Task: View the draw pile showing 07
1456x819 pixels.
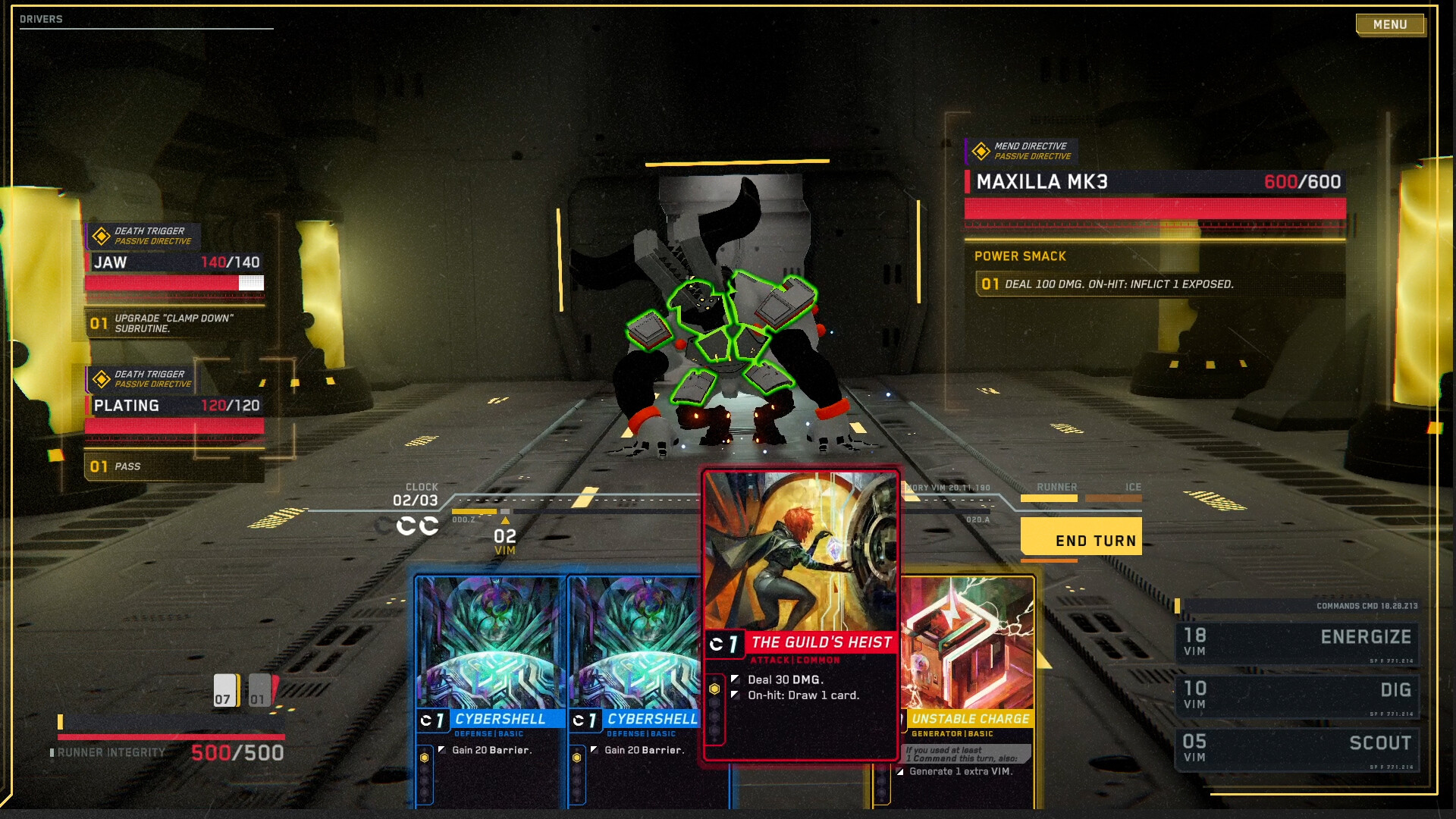Action: [225, 690]
